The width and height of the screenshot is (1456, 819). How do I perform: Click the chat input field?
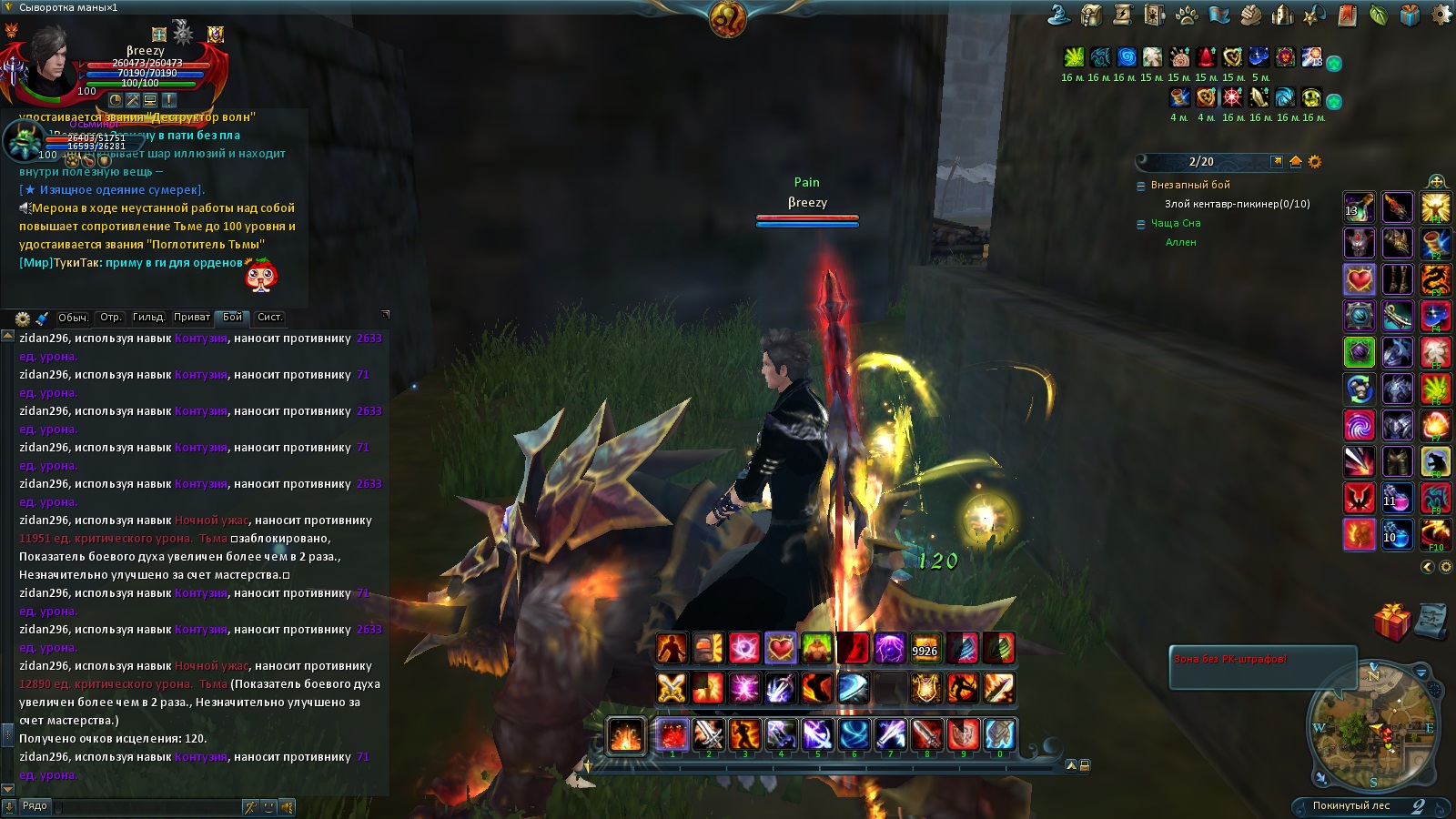(x=146, y=806)
